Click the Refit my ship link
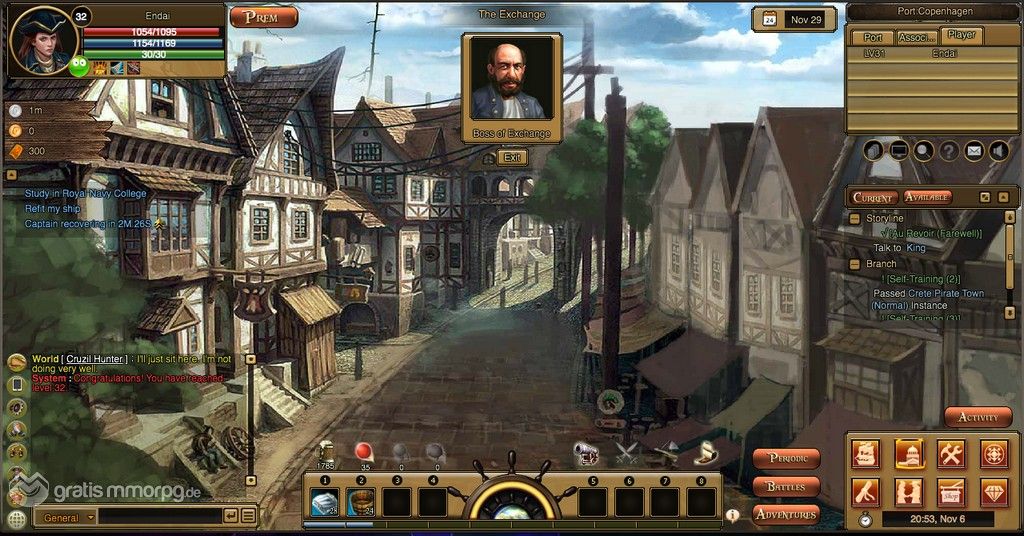The height and width of the screenshot is (536, 1024). tap(53, 208)
